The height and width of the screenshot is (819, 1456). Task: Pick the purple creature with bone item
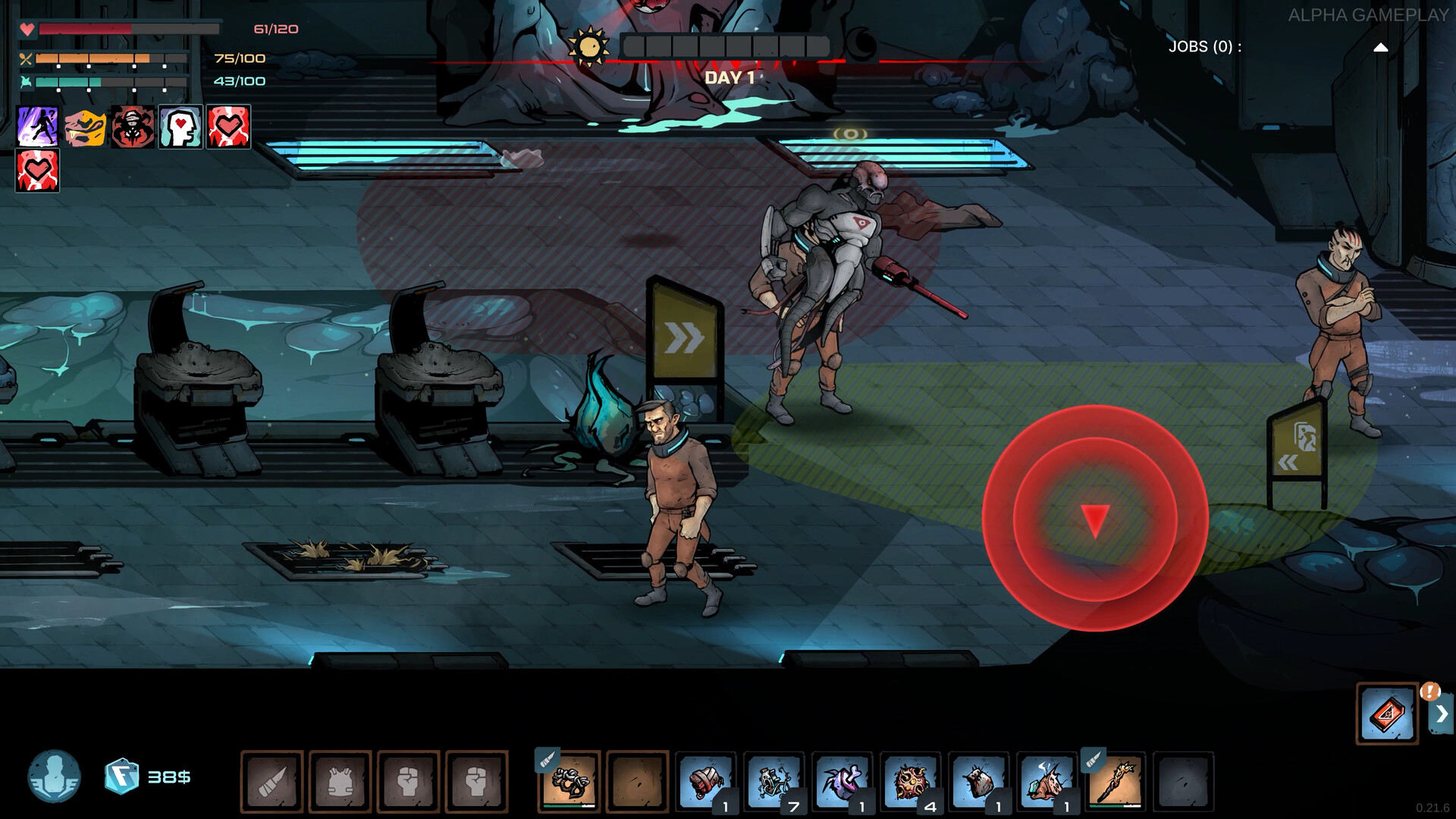[842, 781]
